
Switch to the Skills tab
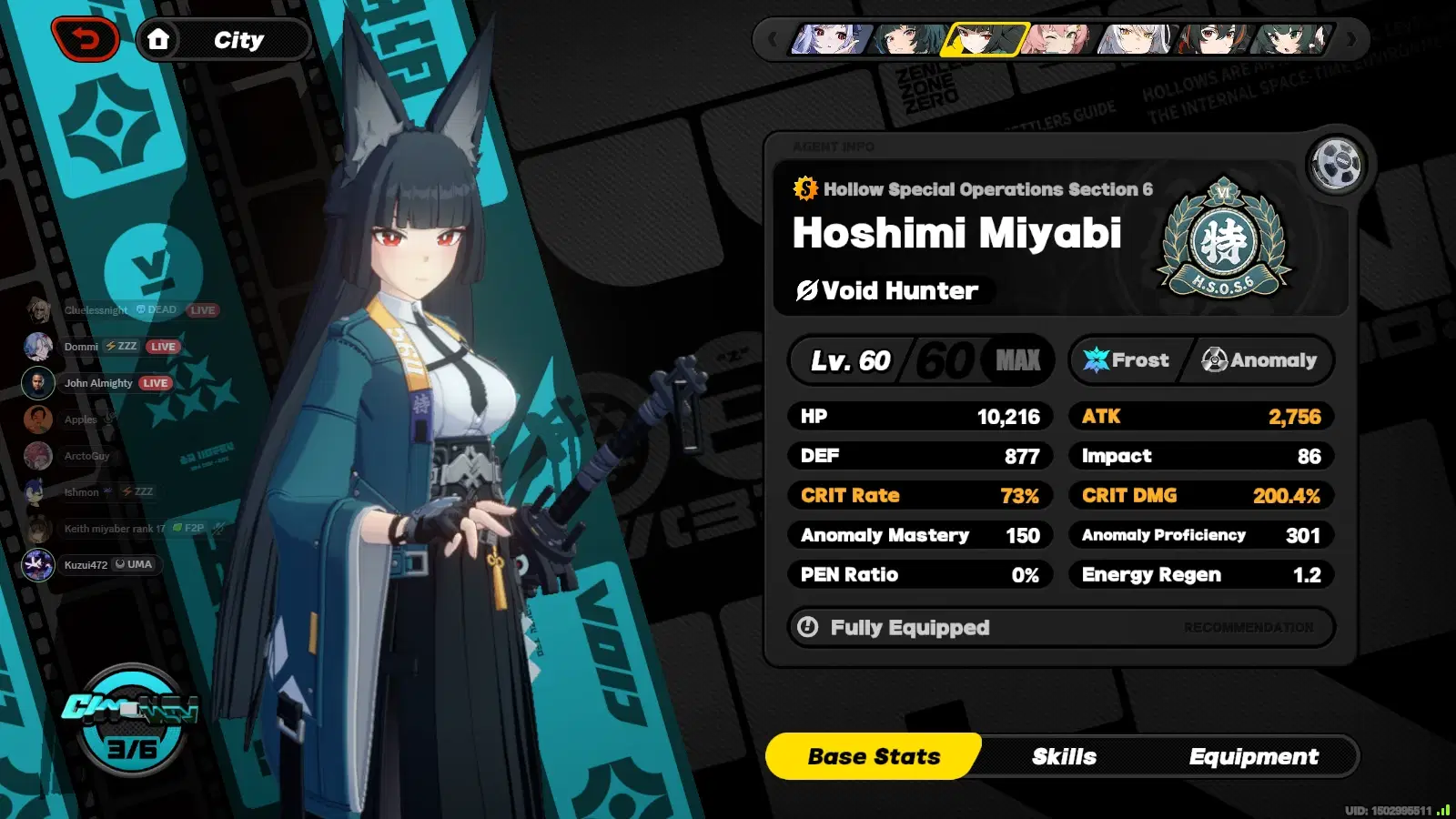(x=1065, y=756)
